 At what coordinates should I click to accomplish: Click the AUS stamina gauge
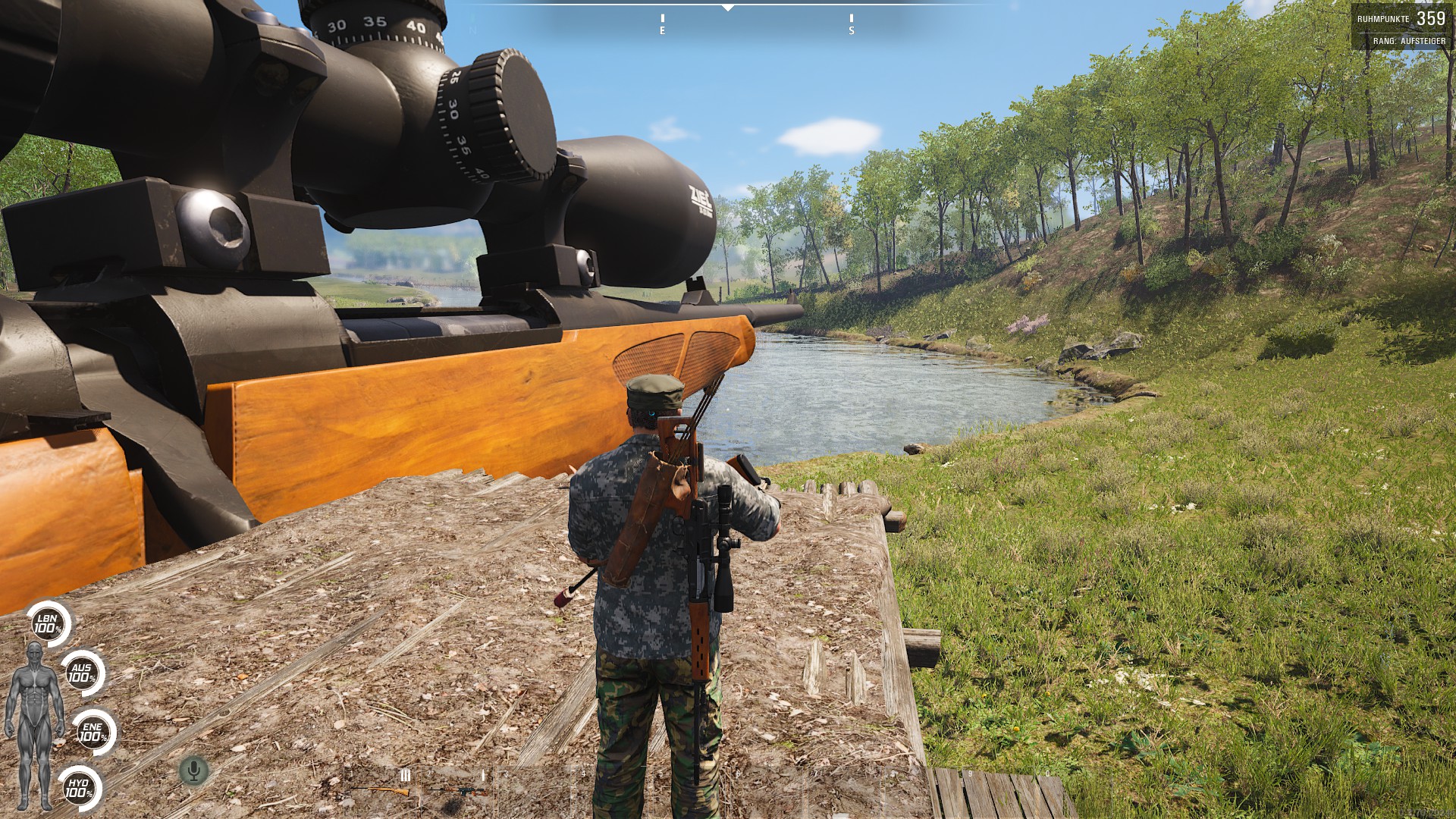80,673
